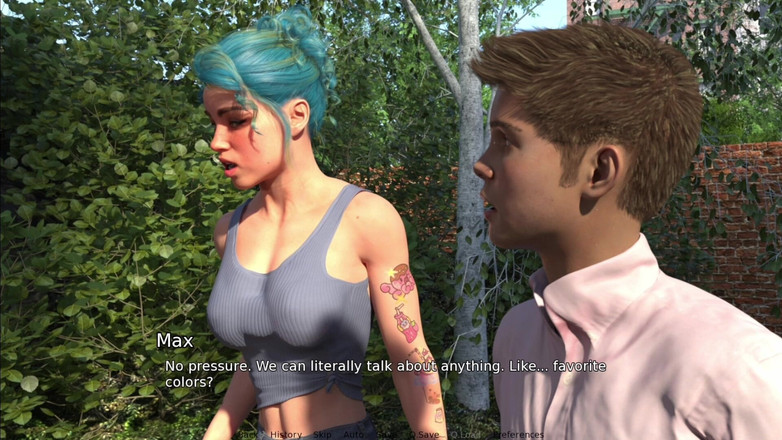The image size is (782, 440).
Task: Turn on Auto-advance mode
Action: coord(354,435)
